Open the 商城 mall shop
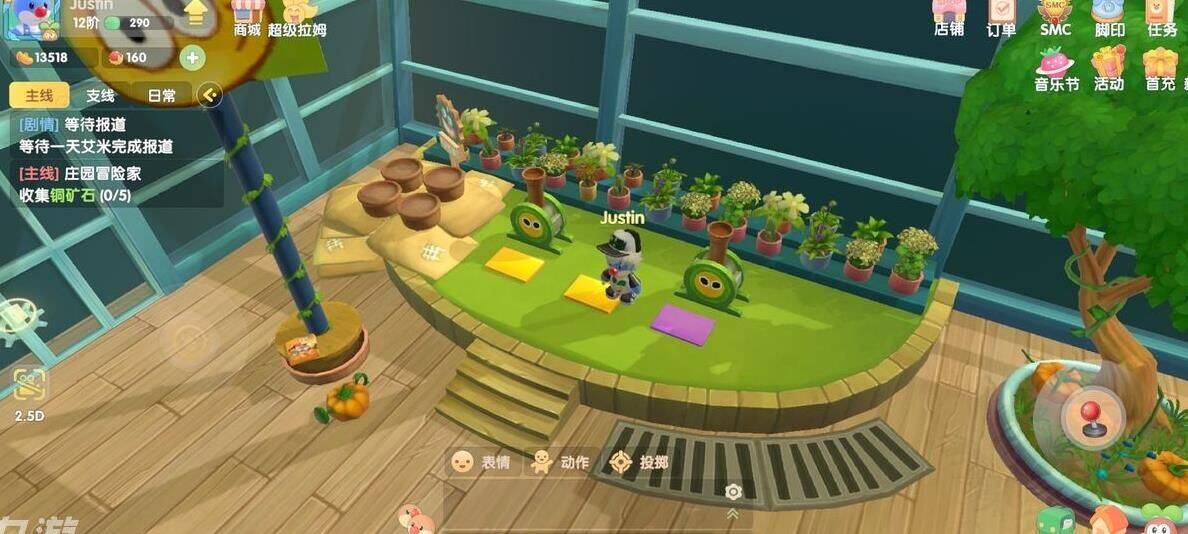 (247, 17)
